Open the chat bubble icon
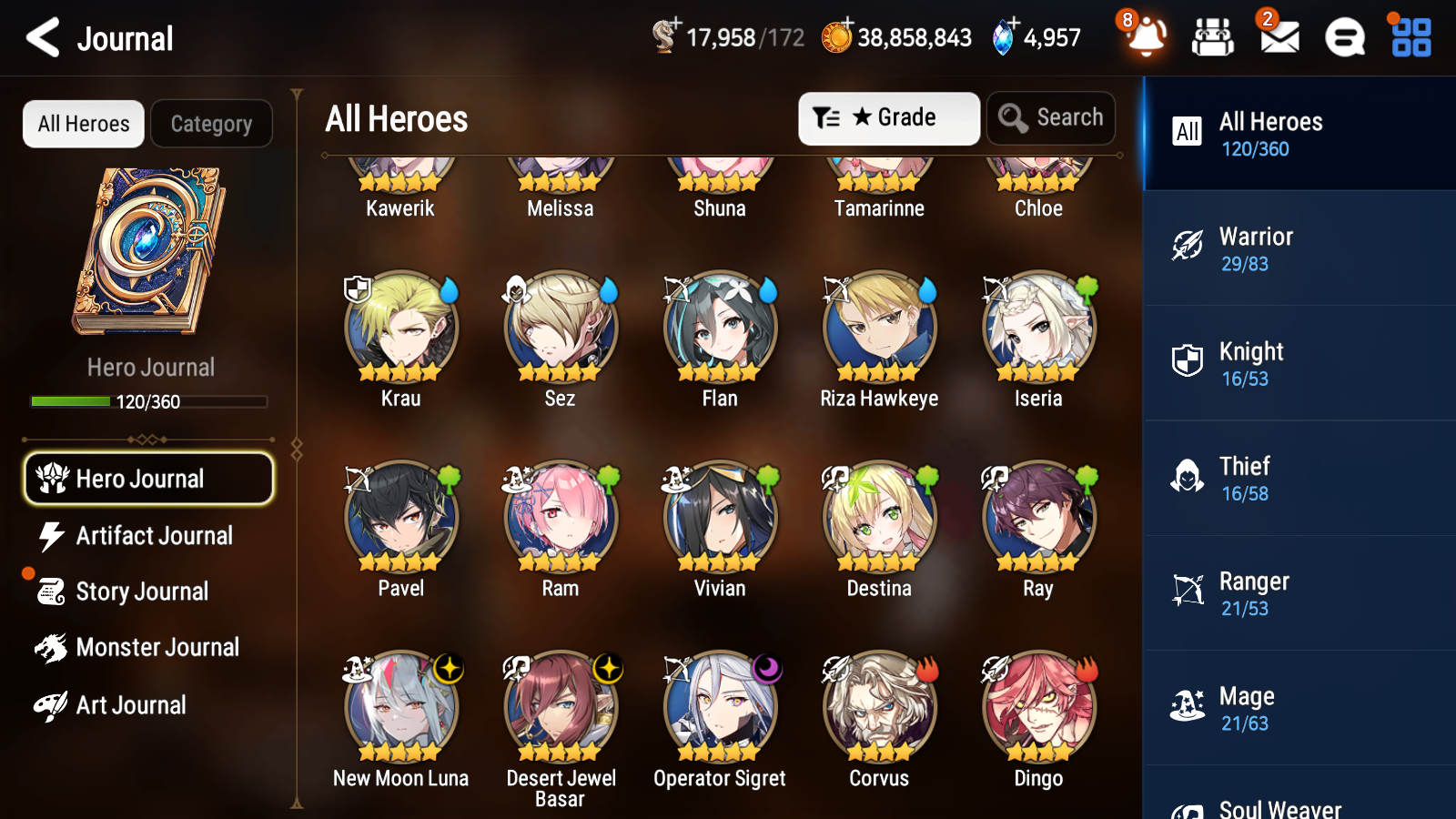 pos(1344,38)
